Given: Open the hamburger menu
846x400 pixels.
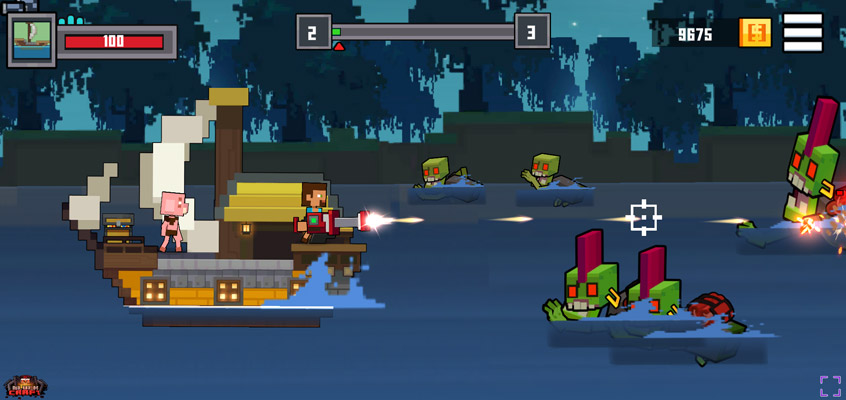Looking at the screenshot, I should [803, 32].
